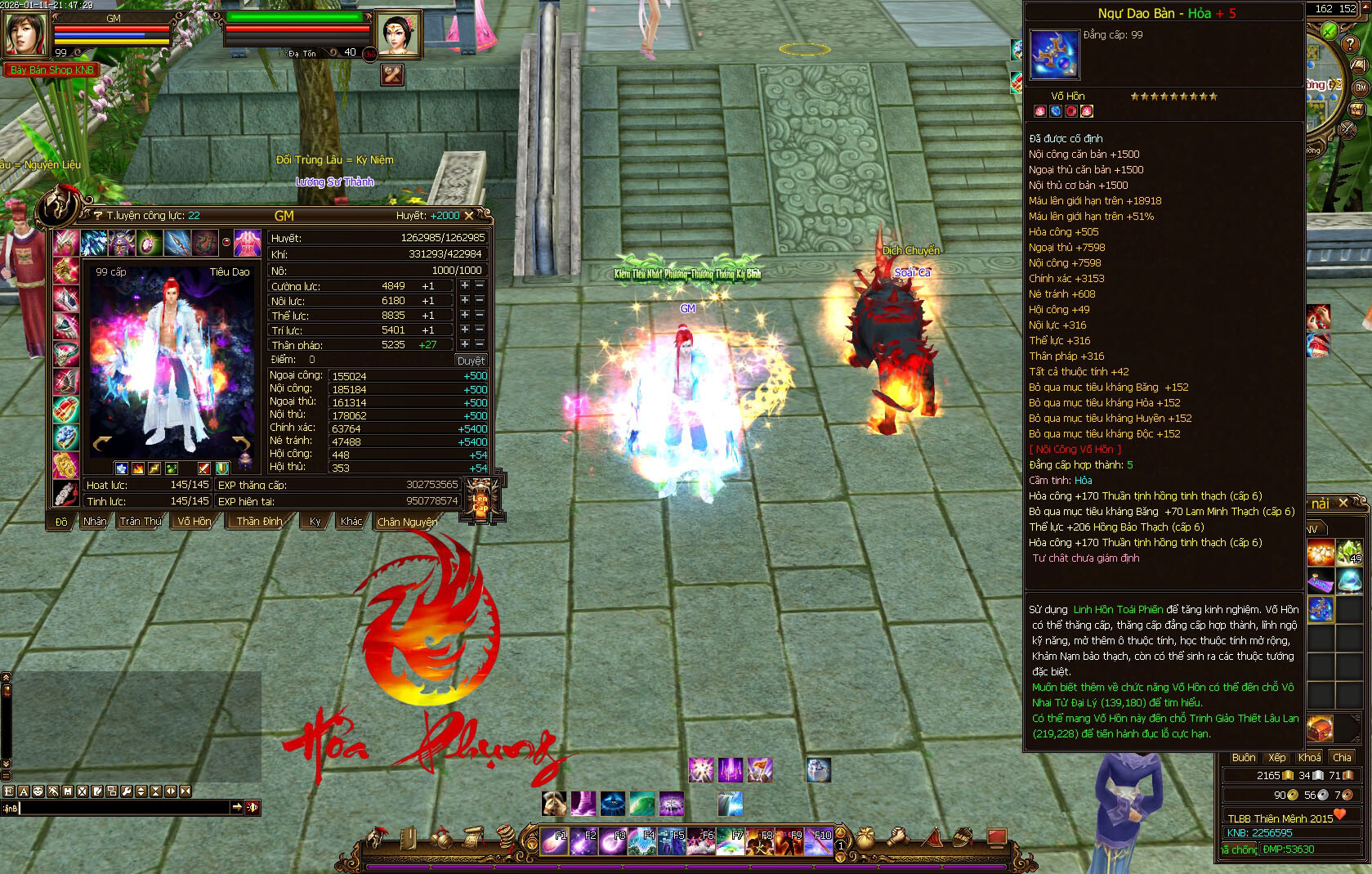Switch to the Thần Đỉnh tab
This screenshot has width=1372, height=874.
[259, 522]
